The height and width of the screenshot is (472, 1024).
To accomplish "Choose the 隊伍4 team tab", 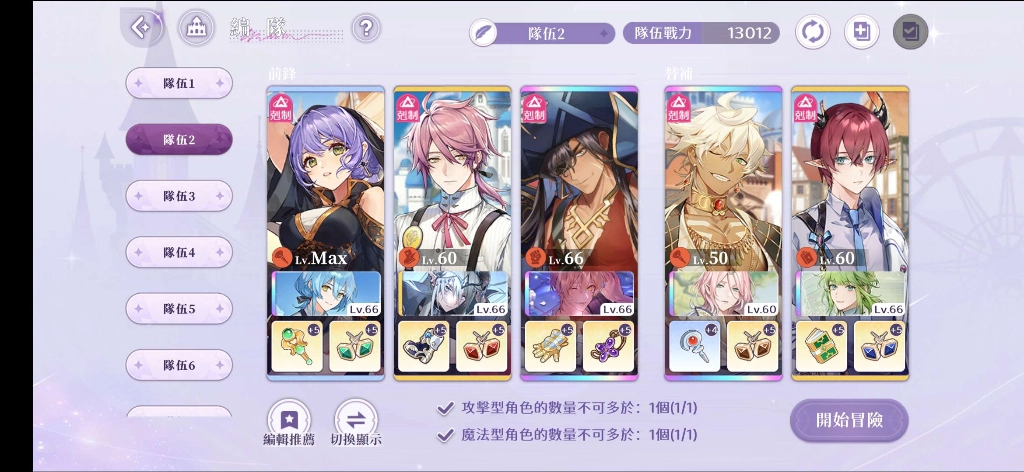I will [179, 252].
